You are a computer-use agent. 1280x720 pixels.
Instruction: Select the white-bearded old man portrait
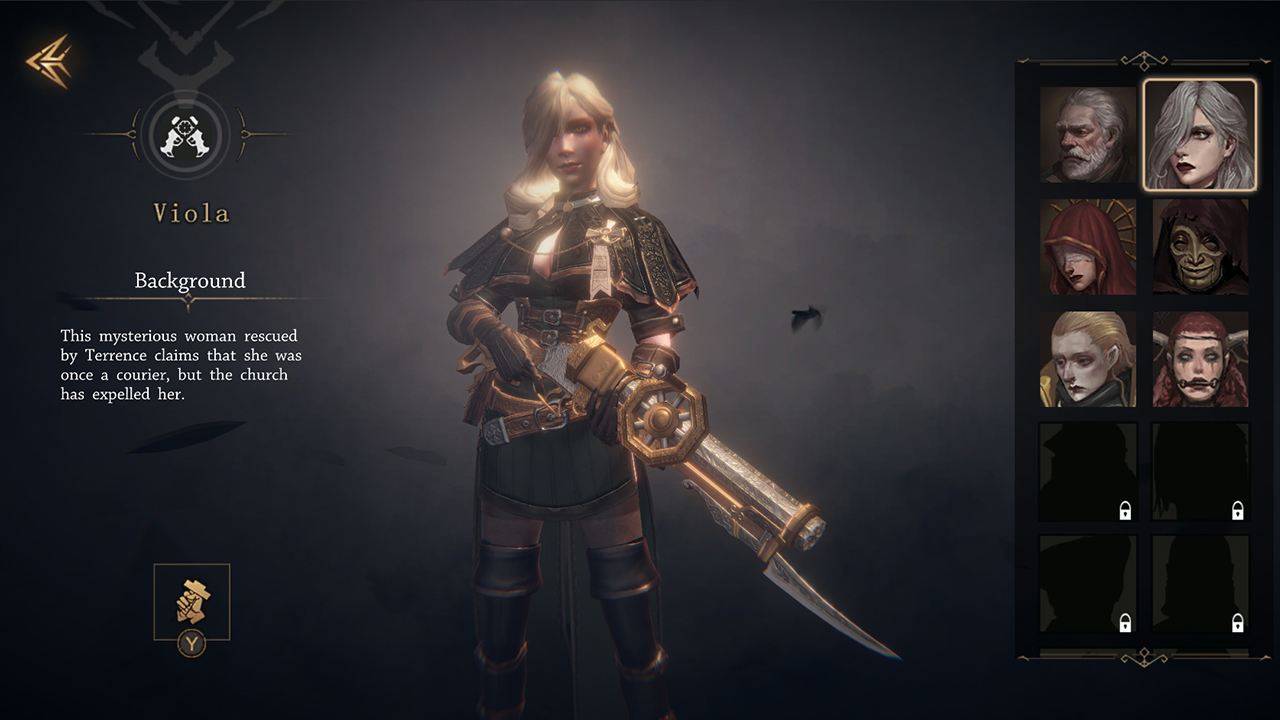[x=1088, y=135]
